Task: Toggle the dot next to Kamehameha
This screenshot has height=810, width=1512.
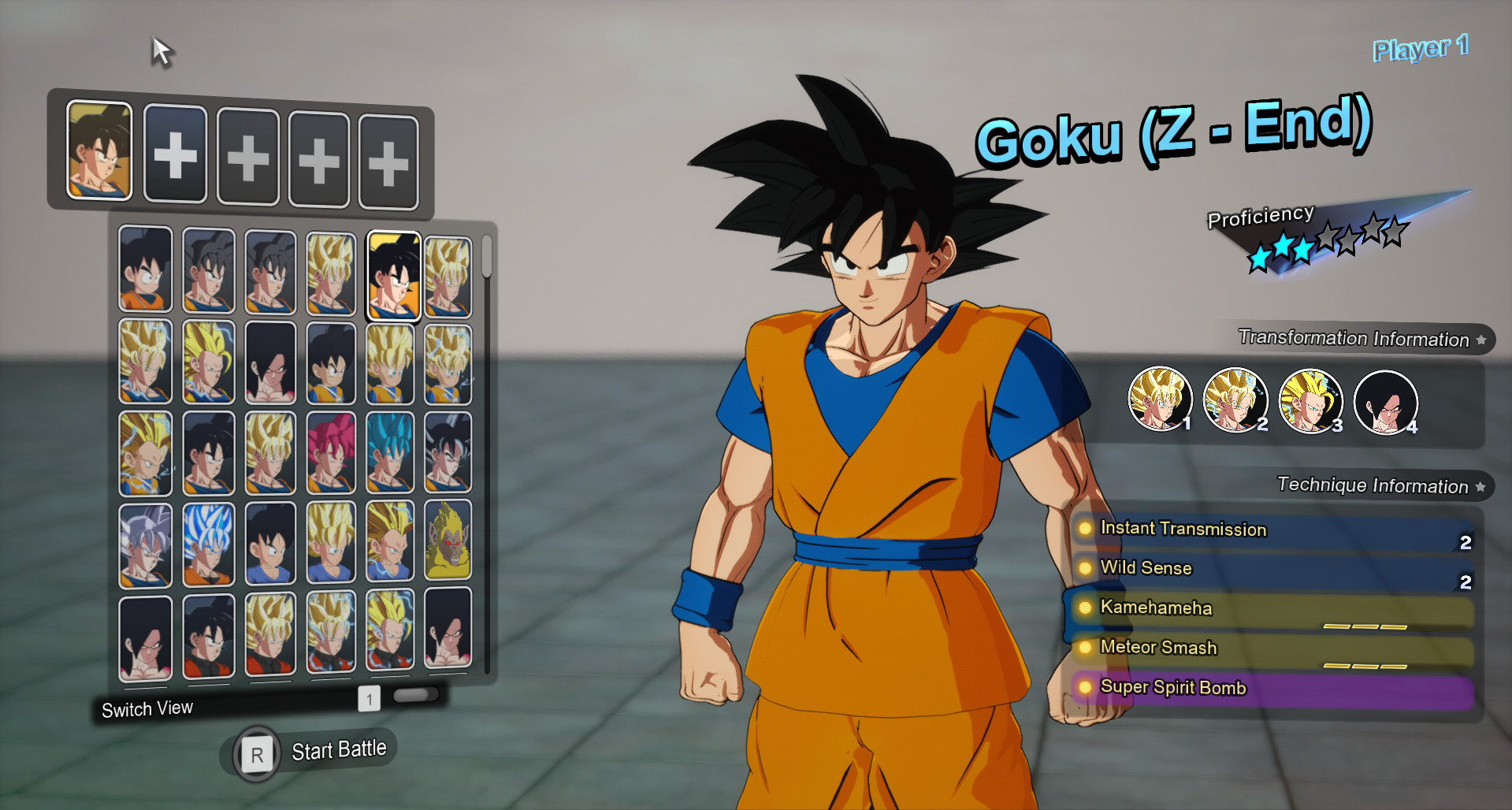Action: [x=1085, y=607]
